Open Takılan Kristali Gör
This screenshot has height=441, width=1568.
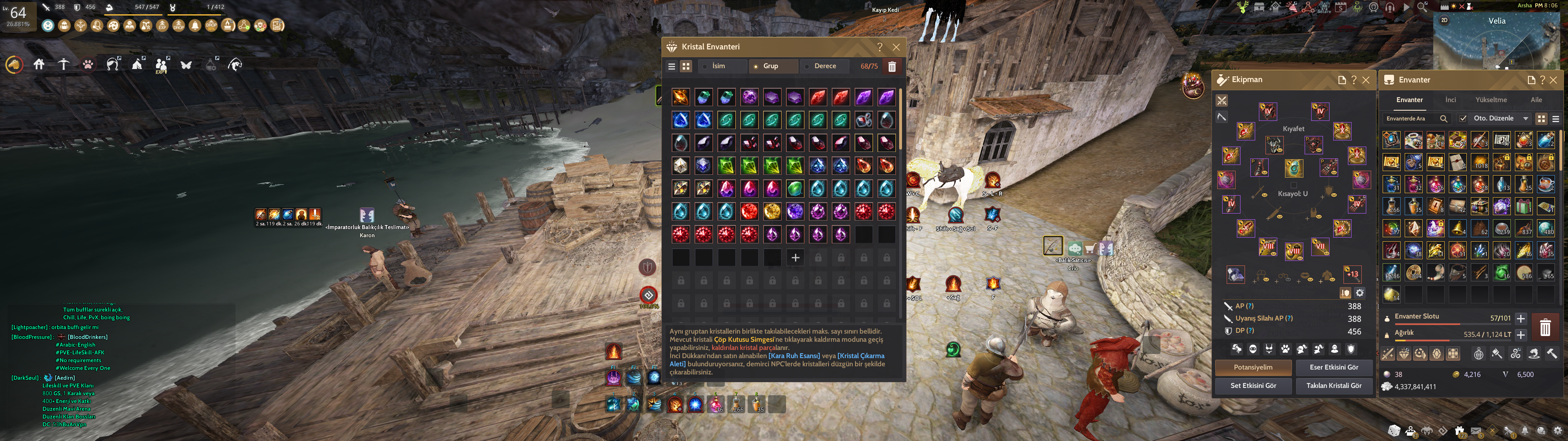click(1334, 385)
